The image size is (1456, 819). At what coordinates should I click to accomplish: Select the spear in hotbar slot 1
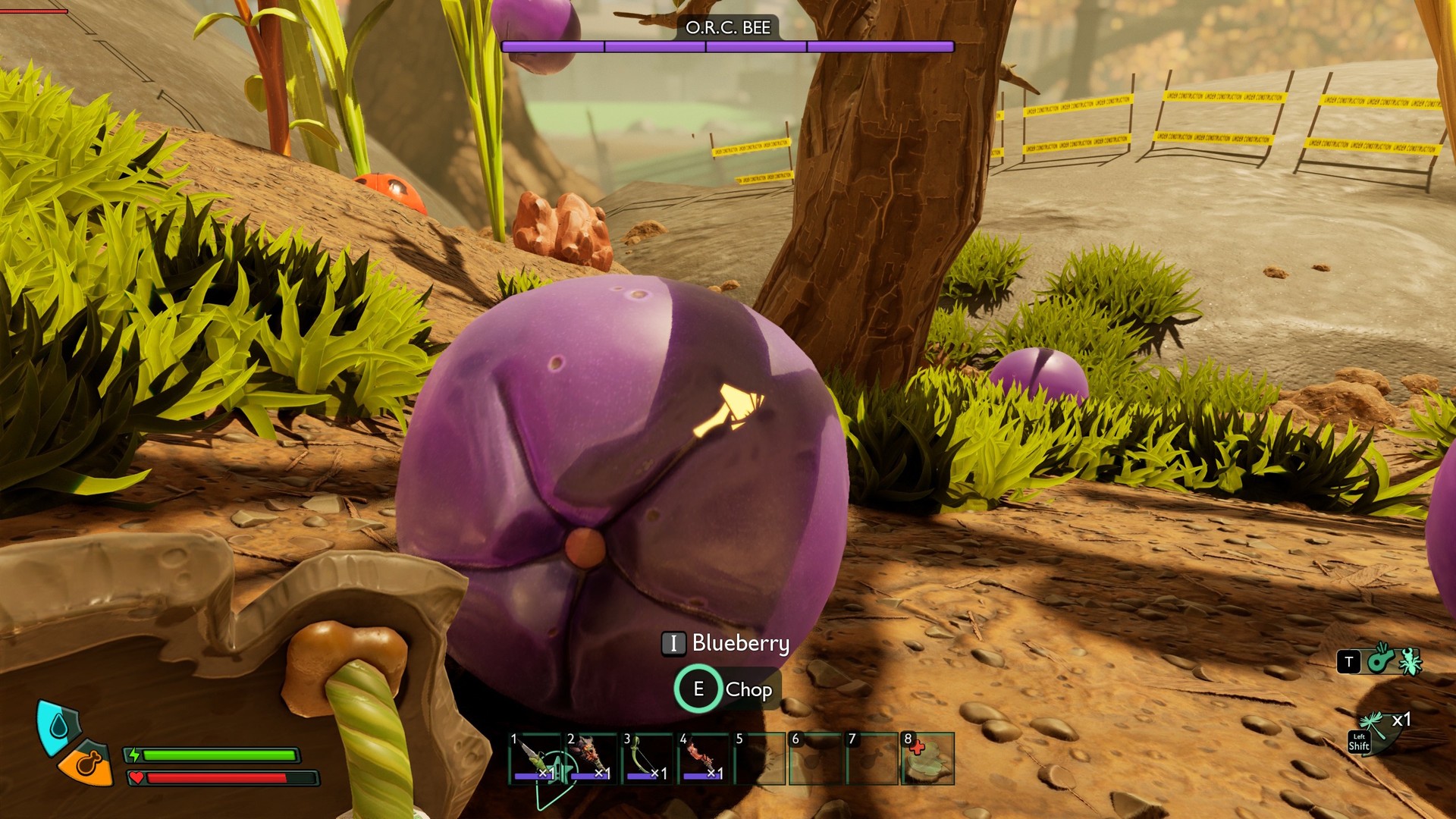(535, 758)
